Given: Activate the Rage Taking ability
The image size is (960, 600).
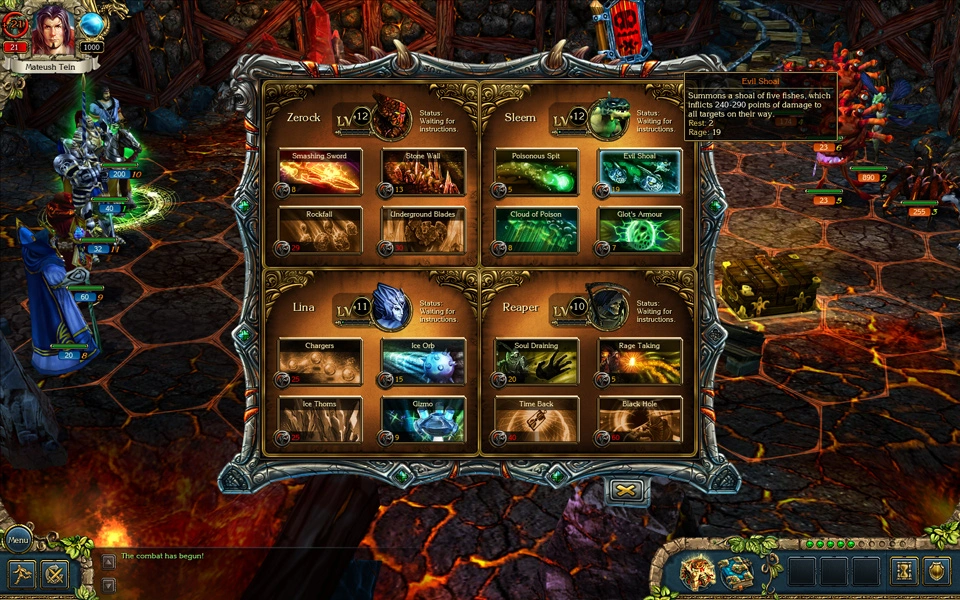Looking at the screenshot, I should (640, 362).
